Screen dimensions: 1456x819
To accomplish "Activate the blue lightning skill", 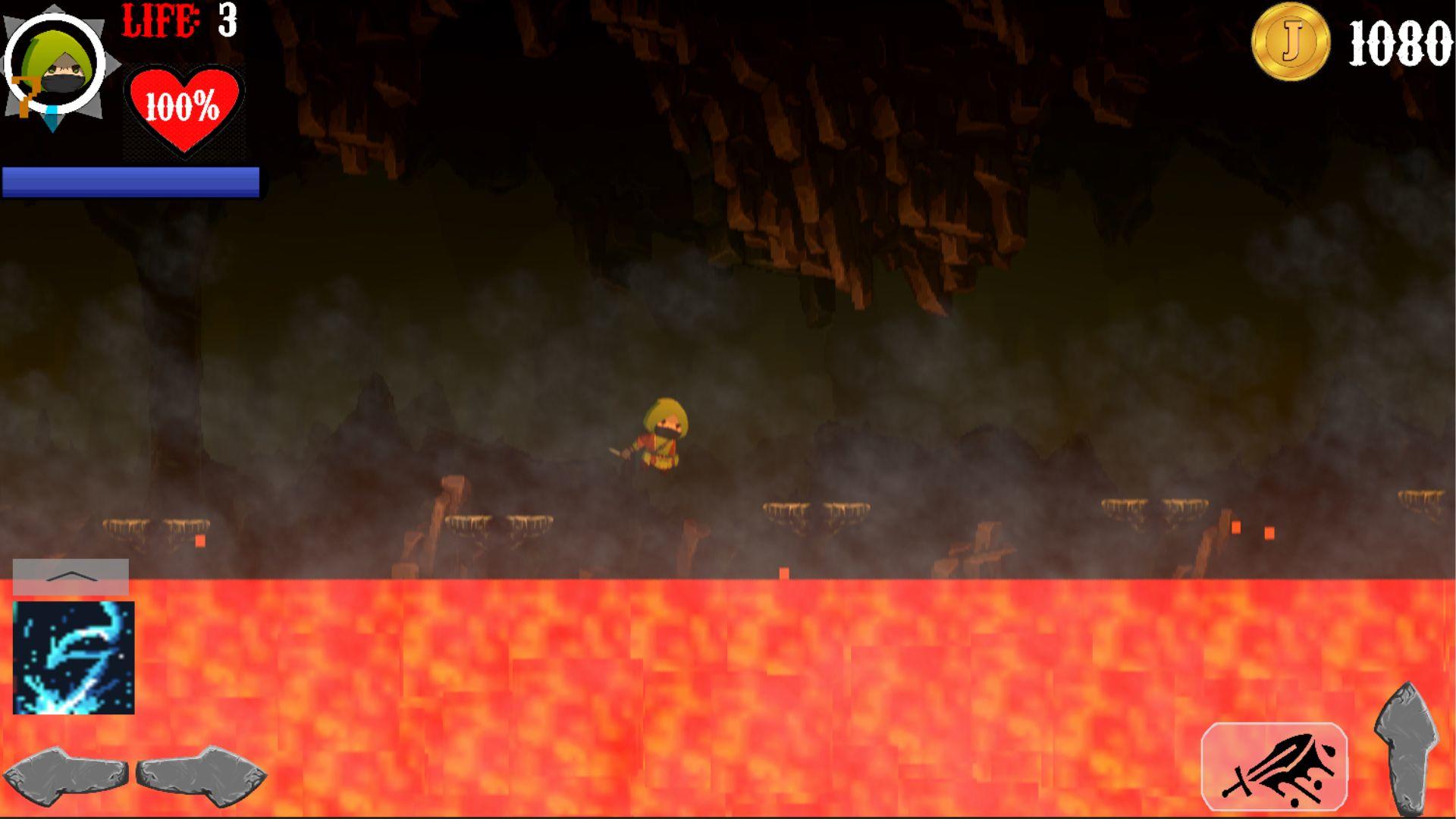I will point(72,656).
